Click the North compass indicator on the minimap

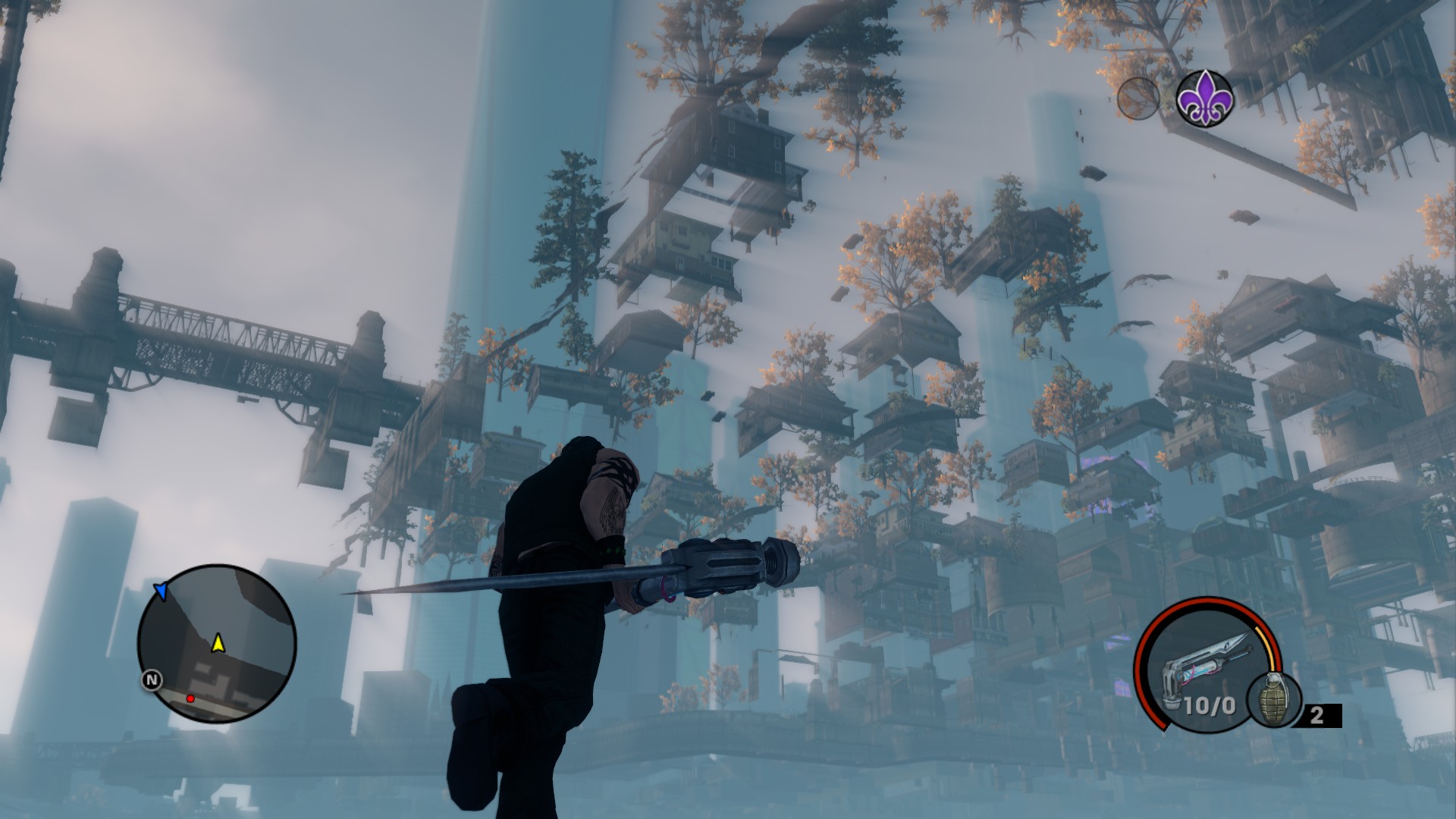[x=152, y=680]
